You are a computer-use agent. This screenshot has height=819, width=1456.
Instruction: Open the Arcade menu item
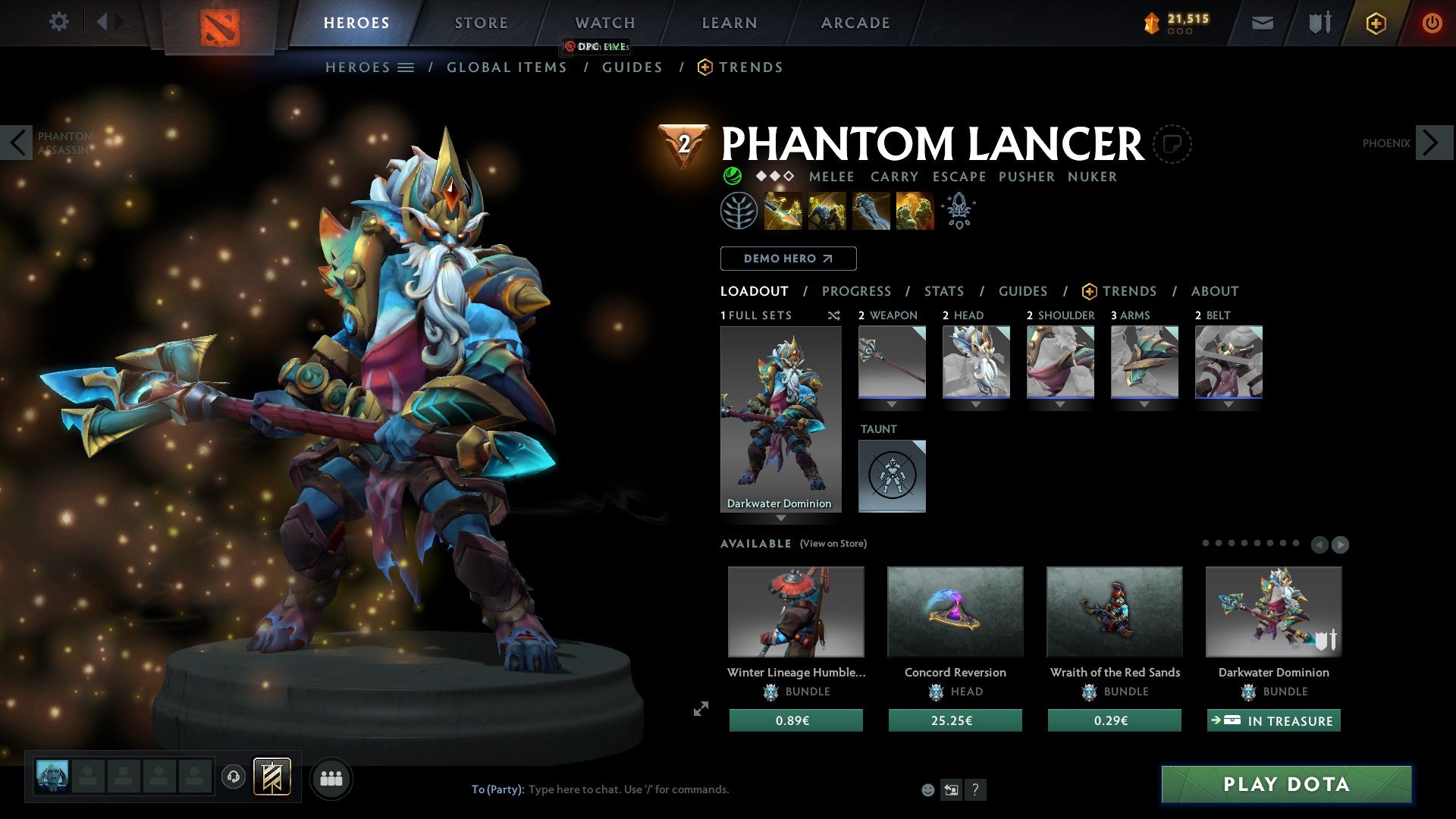click(x=855, y=23)
